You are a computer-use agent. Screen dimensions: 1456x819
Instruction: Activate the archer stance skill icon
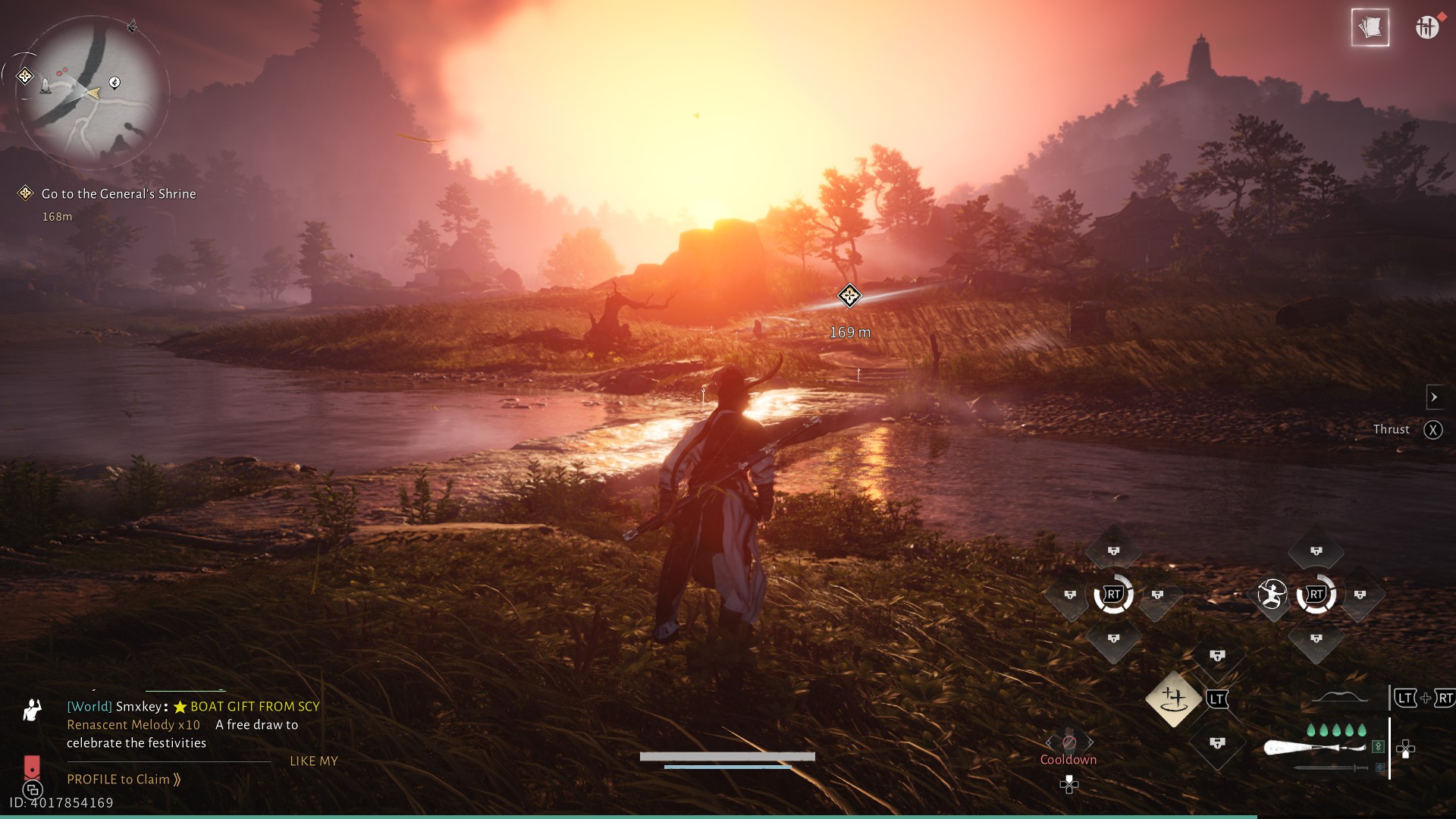pos(1272,595)
